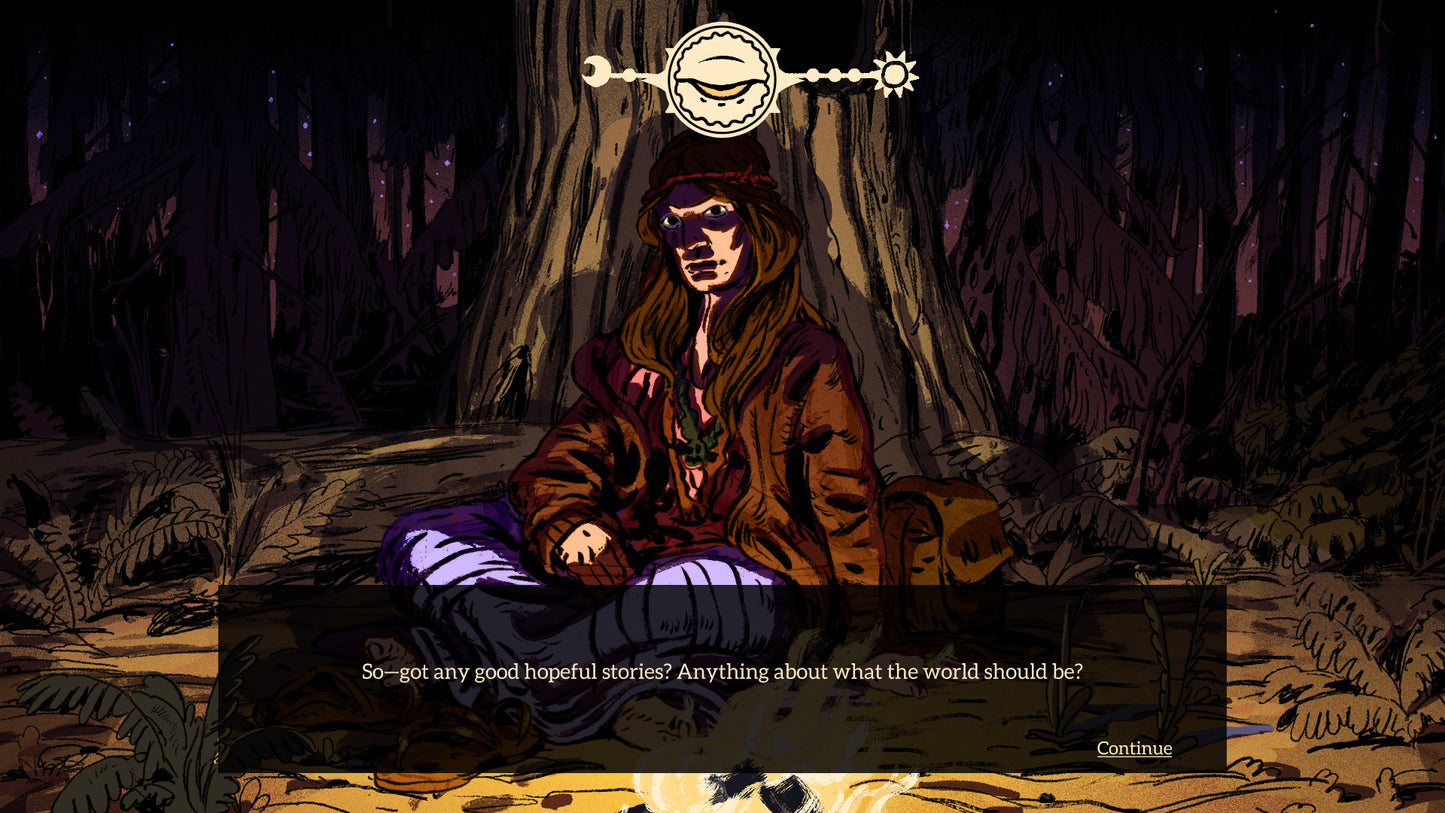
Task: Click the first small dot right of the medallion
Action: 812,74
